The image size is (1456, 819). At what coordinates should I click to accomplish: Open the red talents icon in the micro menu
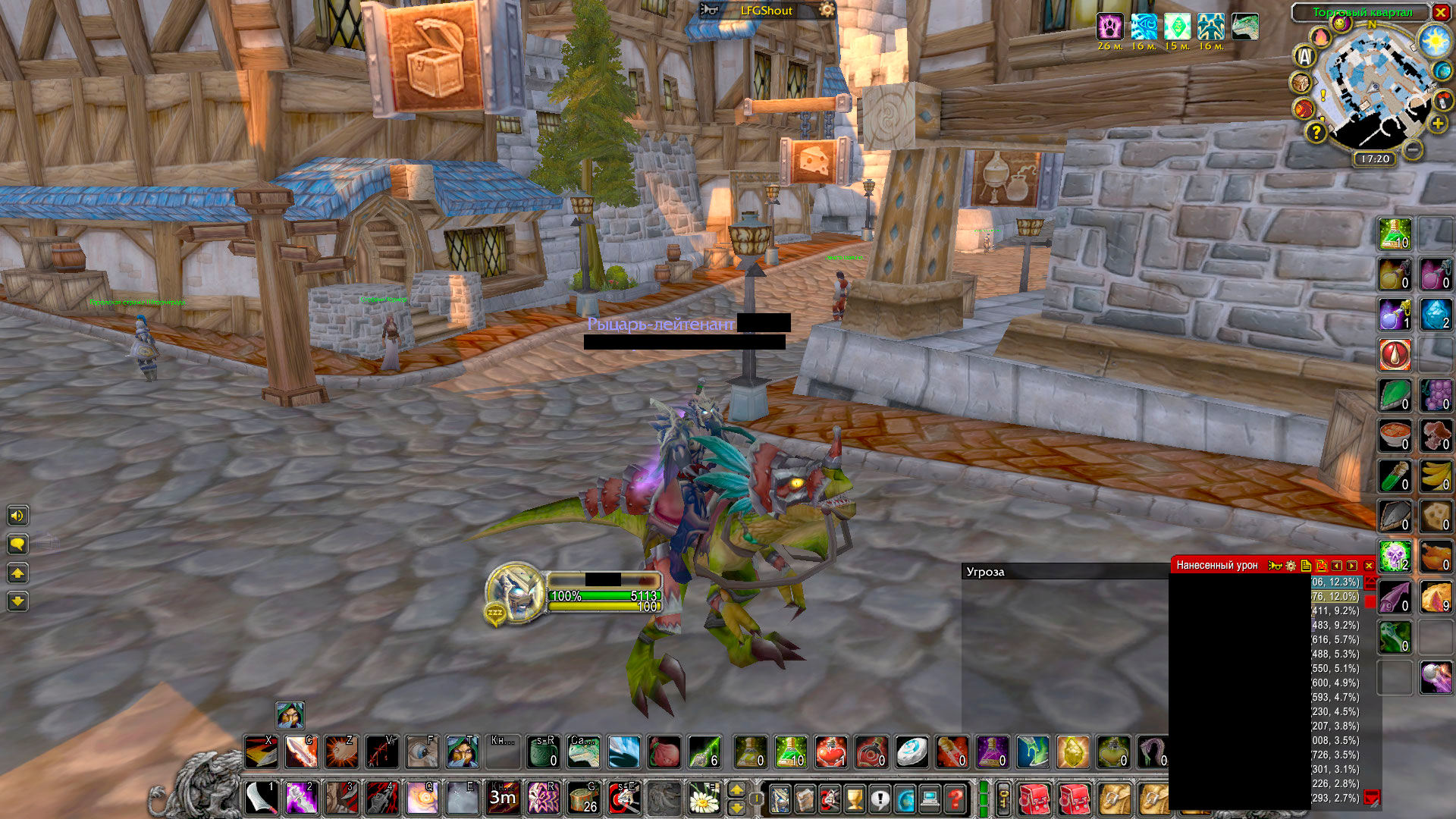[x=830, y=799]
